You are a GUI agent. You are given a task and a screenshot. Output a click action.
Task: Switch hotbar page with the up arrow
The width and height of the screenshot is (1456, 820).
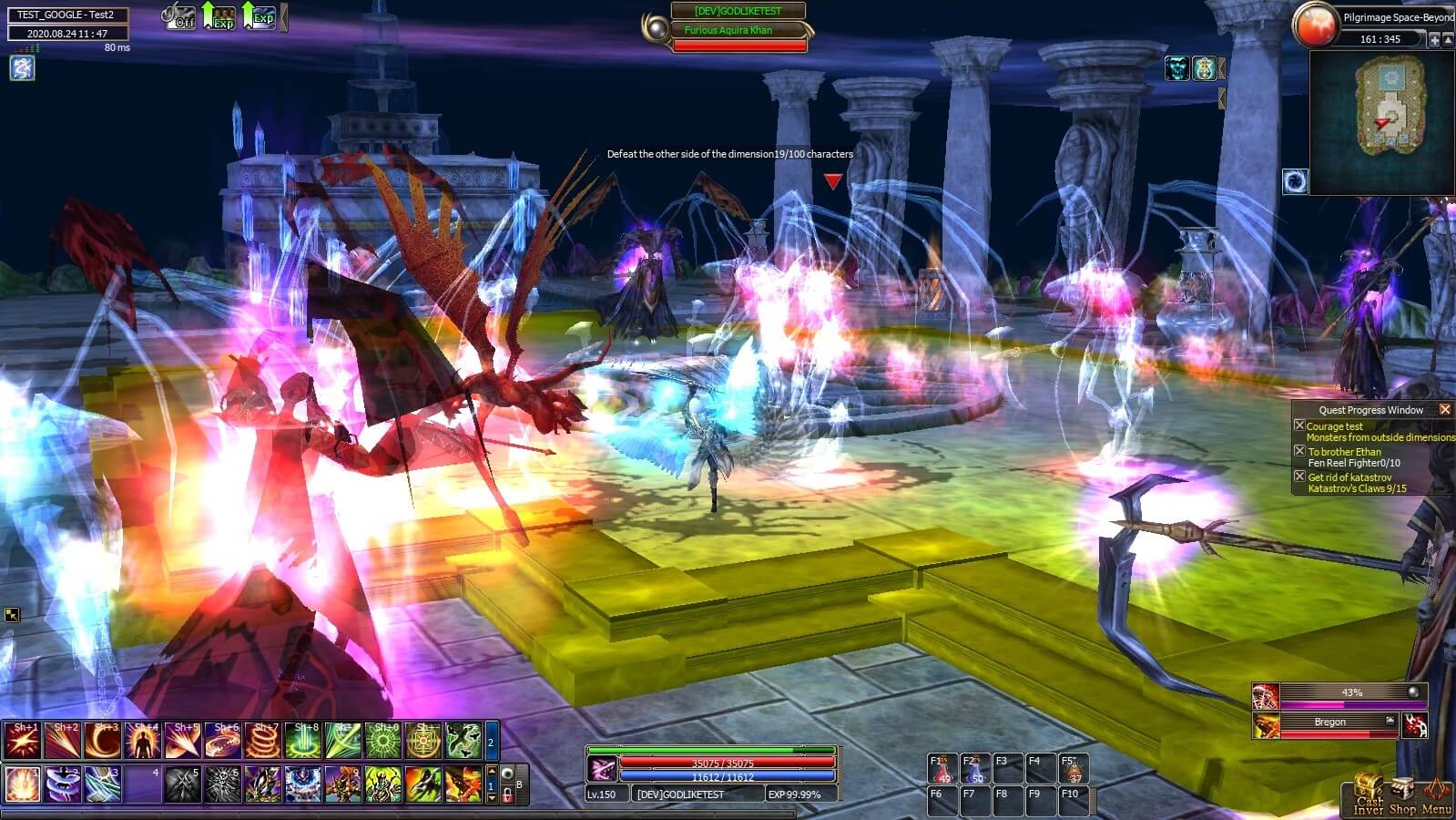click(x=493, y=772)
